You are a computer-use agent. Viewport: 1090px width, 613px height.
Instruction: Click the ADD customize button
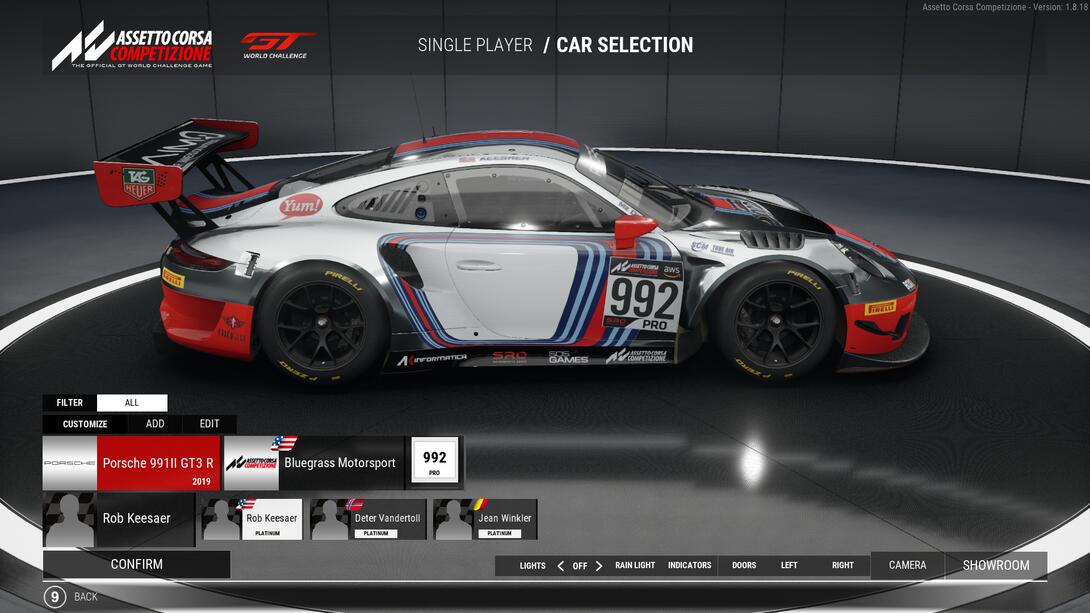click(155, 424)
